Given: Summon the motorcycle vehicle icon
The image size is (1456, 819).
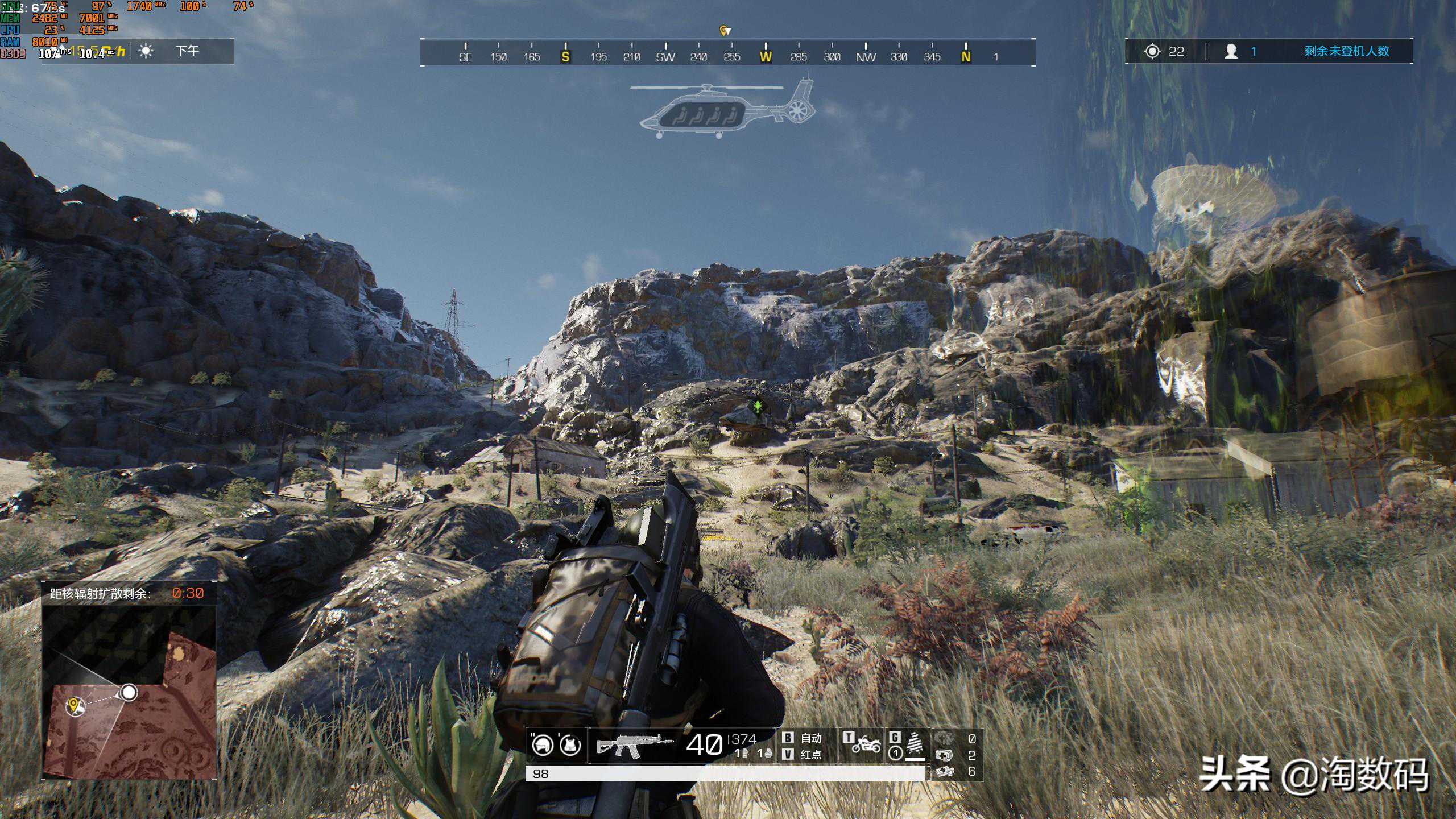Looking at the screenshot, I should (x=866, y=744).
